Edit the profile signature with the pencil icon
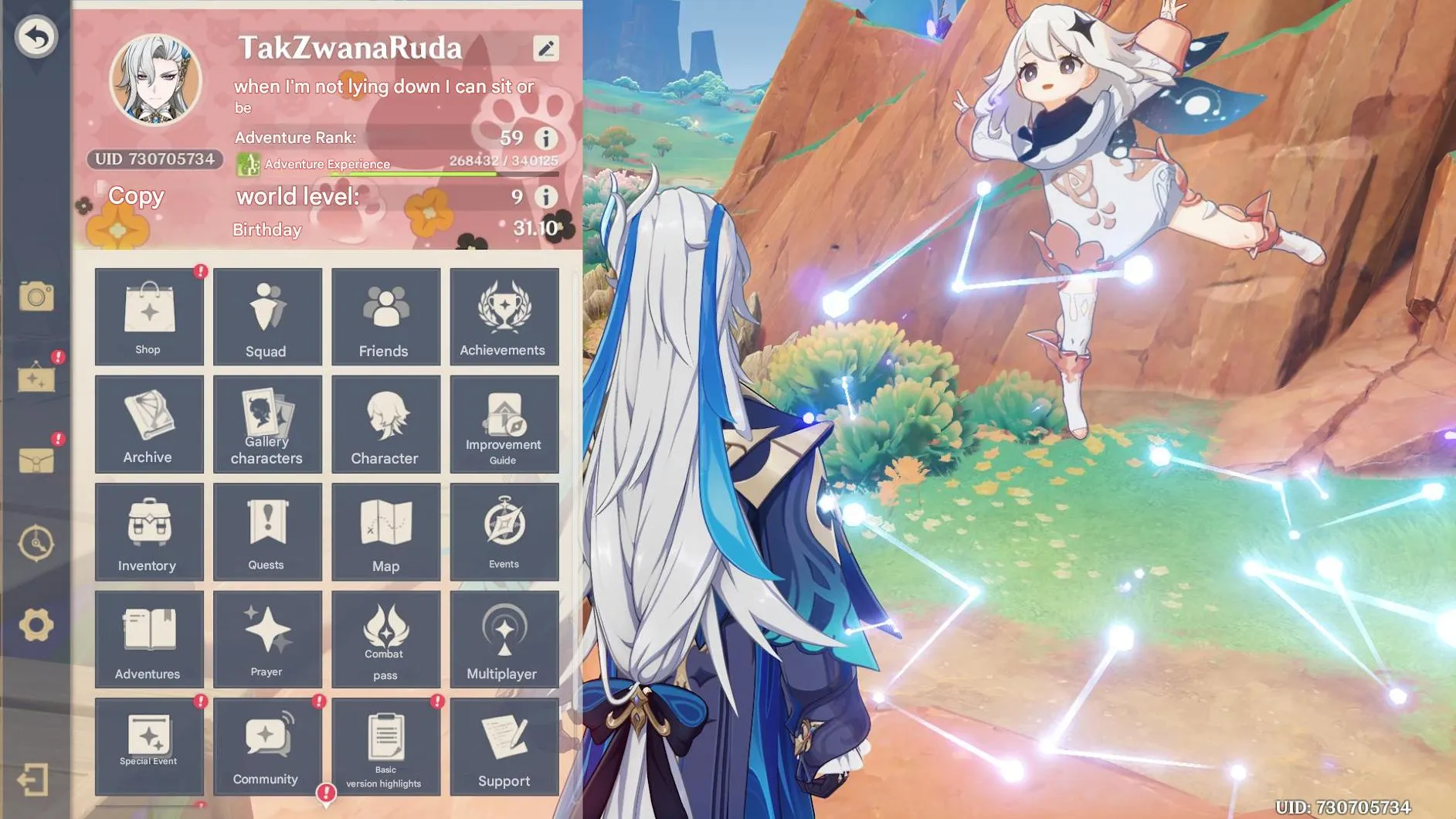This screenshot has width=1456, height=819. 548,49
